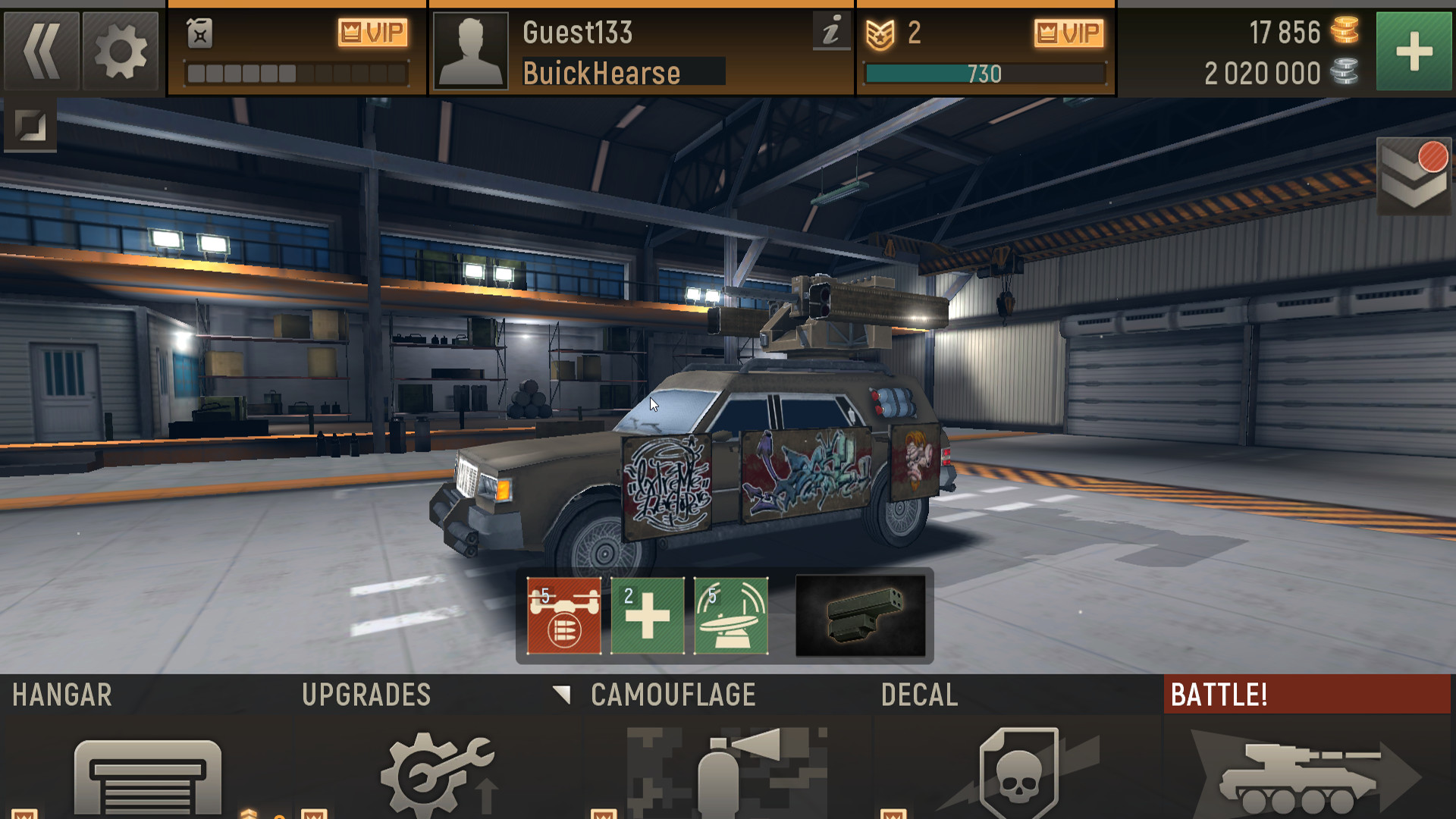
Task: Open the settings gear
Action: tap(120, 51)
